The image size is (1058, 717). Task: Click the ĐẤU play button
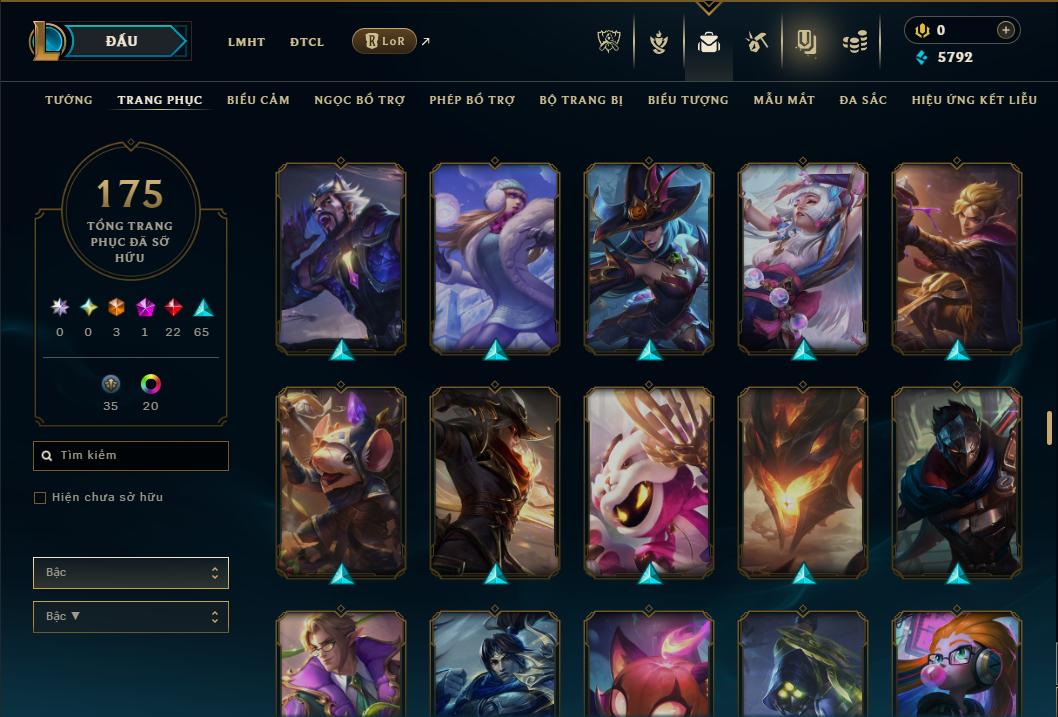[122, 41]
